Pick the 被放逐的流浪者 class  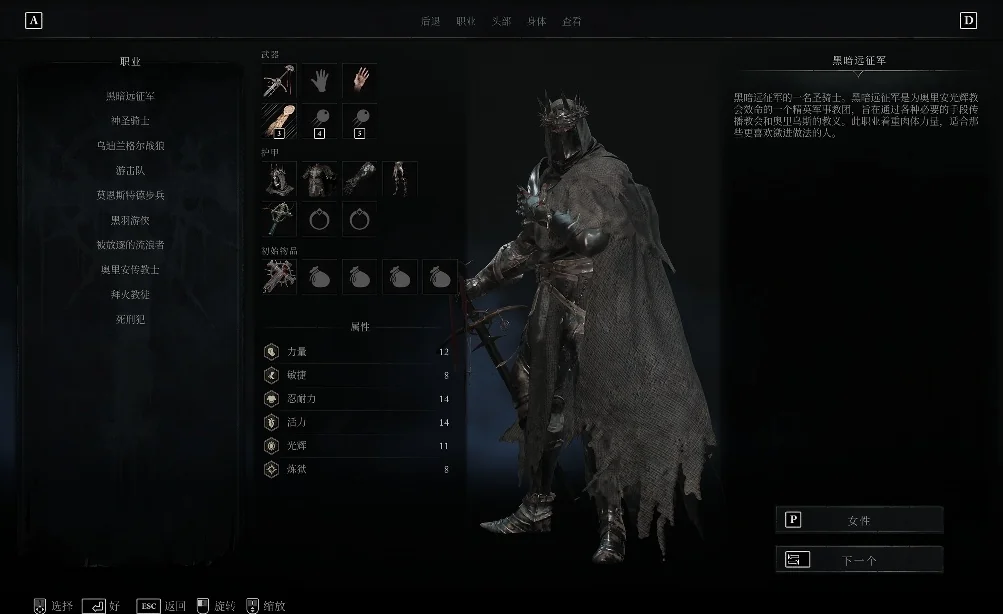[131, 245]
